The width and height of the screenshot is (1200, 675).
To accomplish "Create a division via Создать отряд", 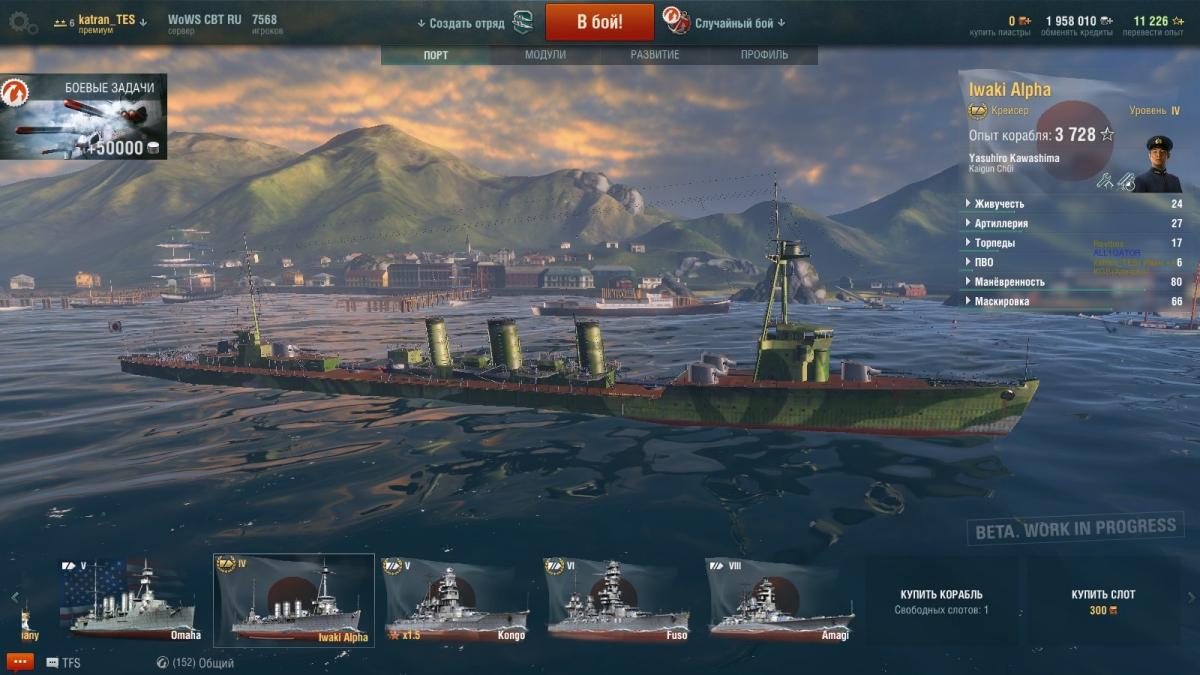I will (x=467, y=23).
